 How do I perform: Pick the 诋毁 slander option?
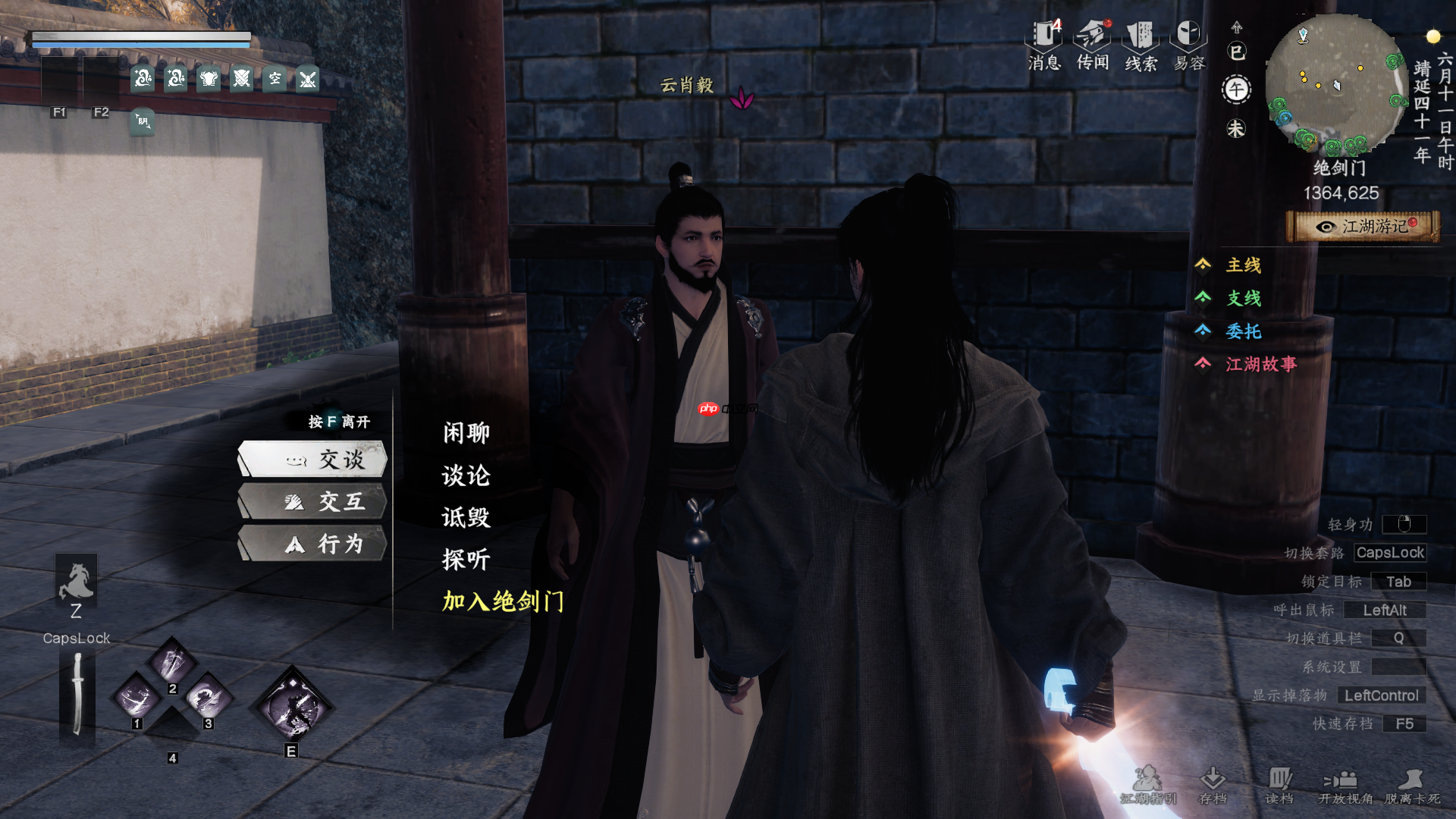(466, 517)
